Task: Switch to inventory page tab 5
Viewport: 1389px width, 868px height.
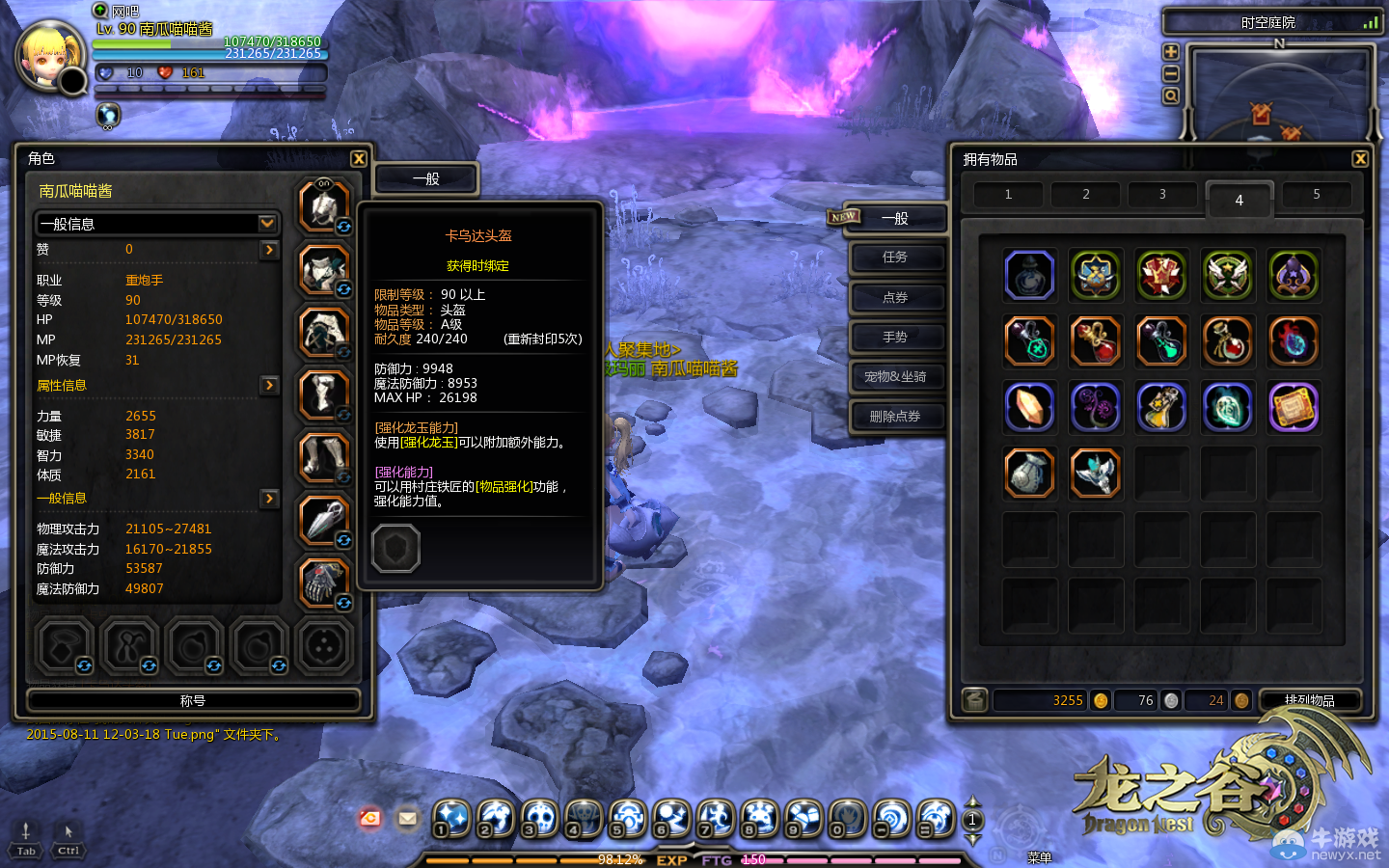Action: point(1316,195)
